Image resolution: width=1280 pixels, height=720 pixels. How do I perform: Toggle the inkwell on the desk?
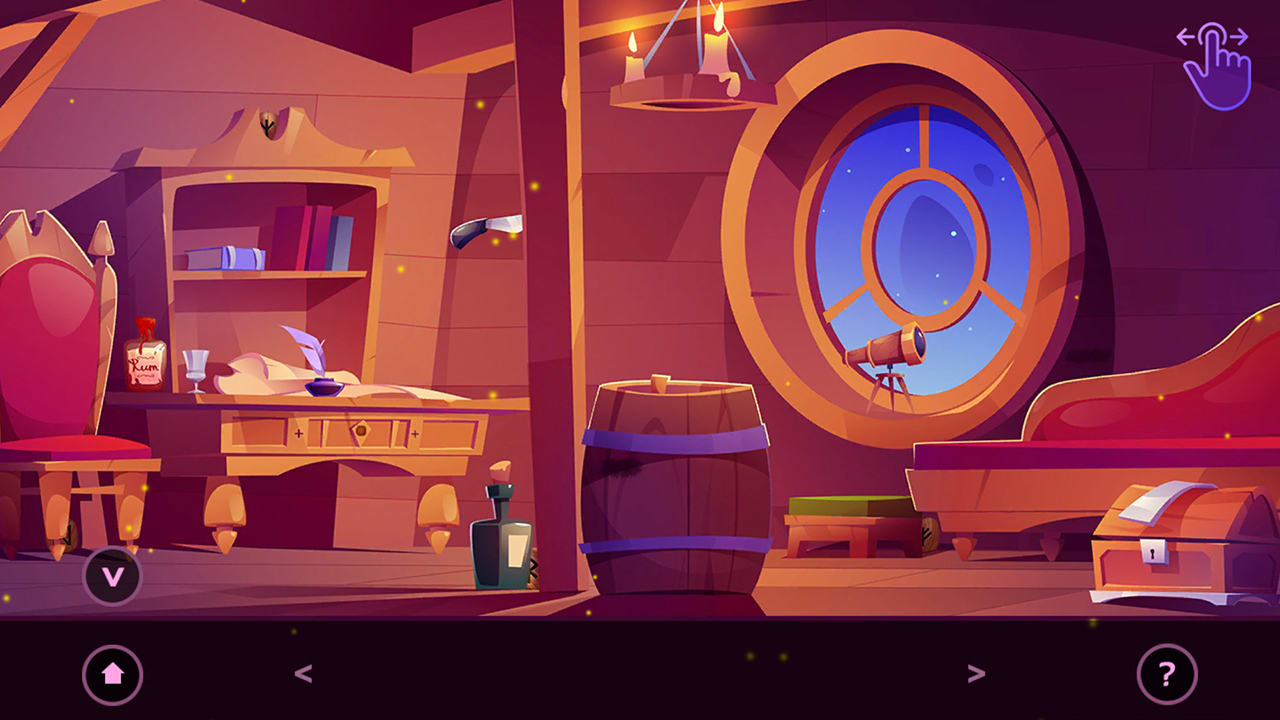tap(320, 388)
